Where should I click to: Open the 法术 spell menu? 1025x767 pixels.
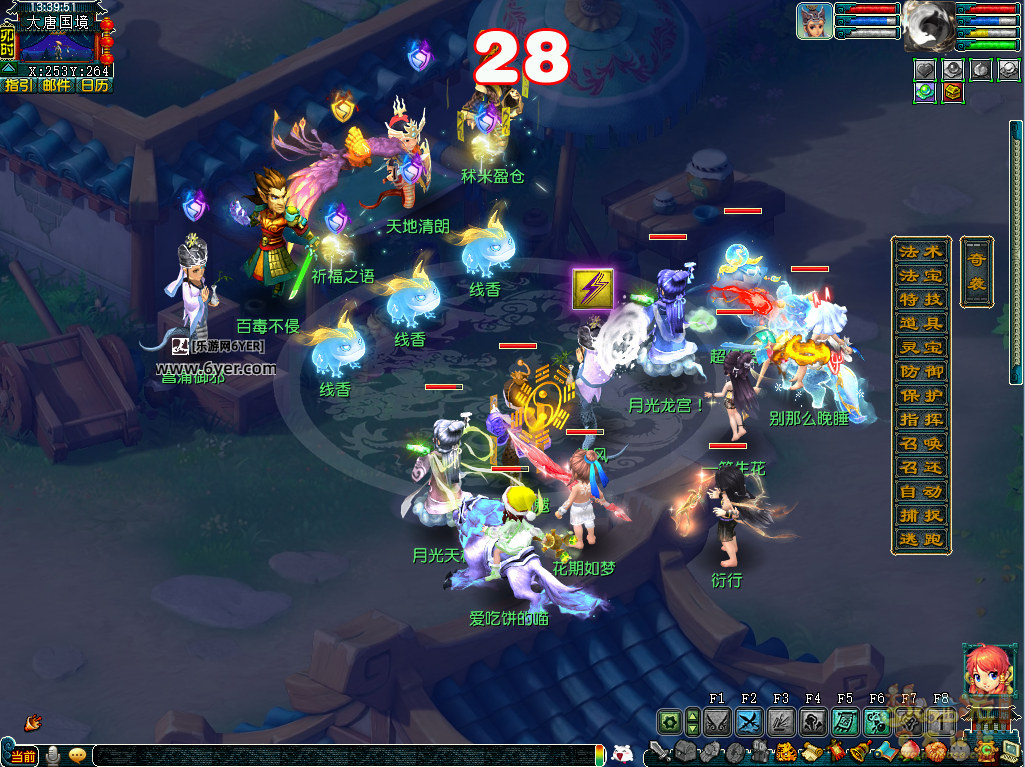click(x=920, y=251)
